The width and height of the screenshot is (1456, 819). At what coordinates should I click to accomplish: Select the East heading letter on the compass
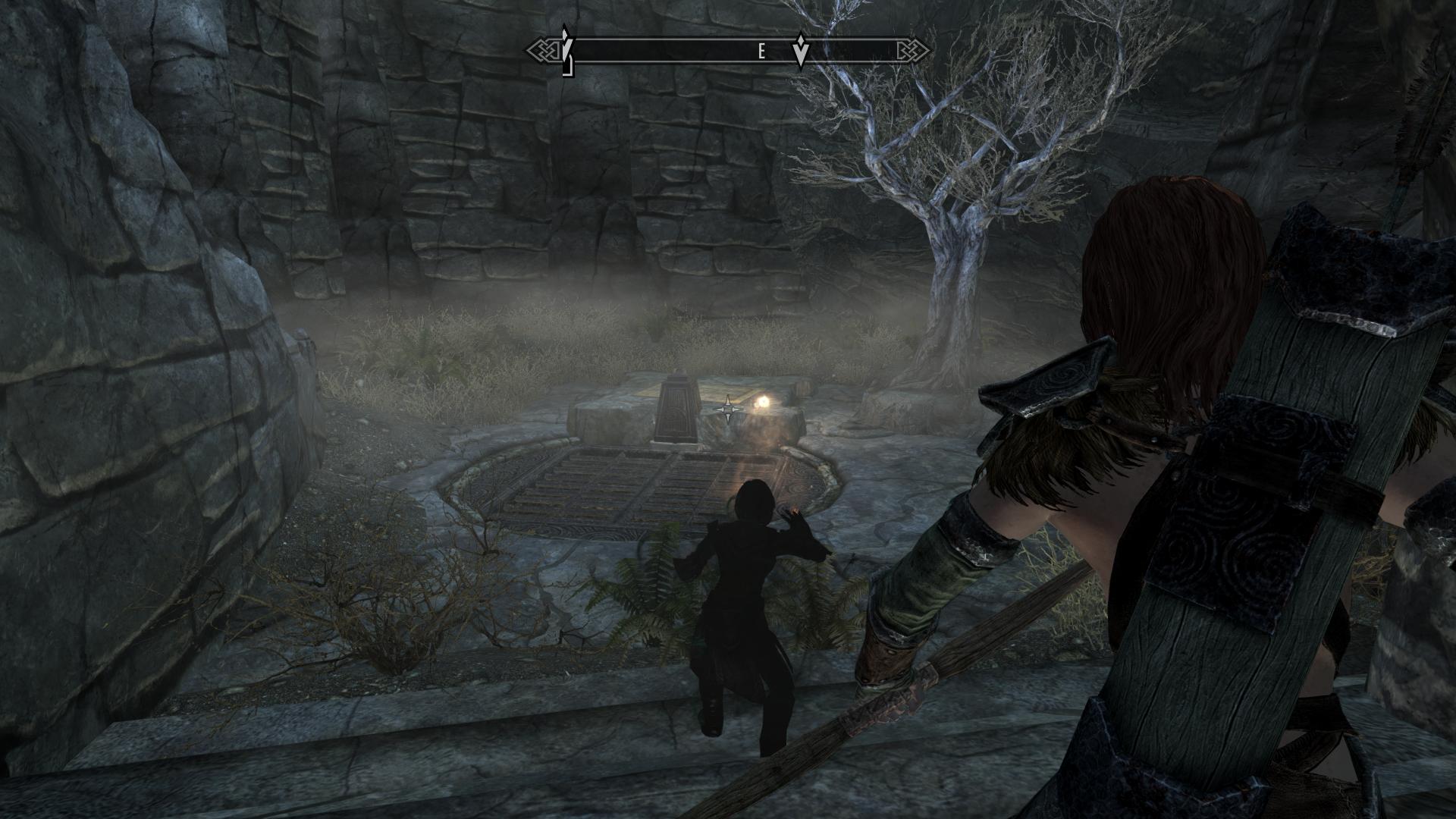coord(761,52)
